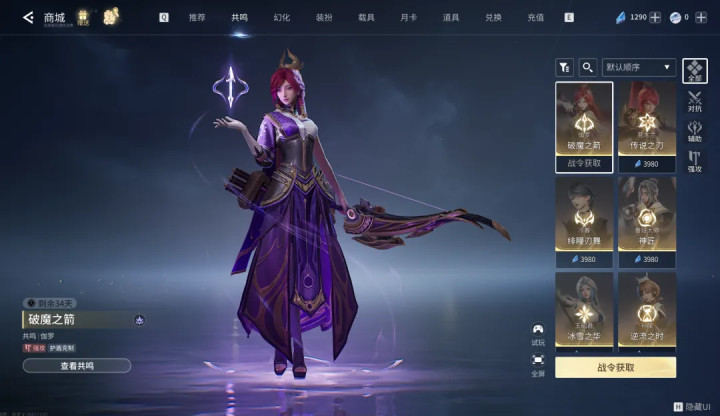This screenshot has height=416, width=720.
Task: Select the 道具 tab
Action: click(451, 17)
